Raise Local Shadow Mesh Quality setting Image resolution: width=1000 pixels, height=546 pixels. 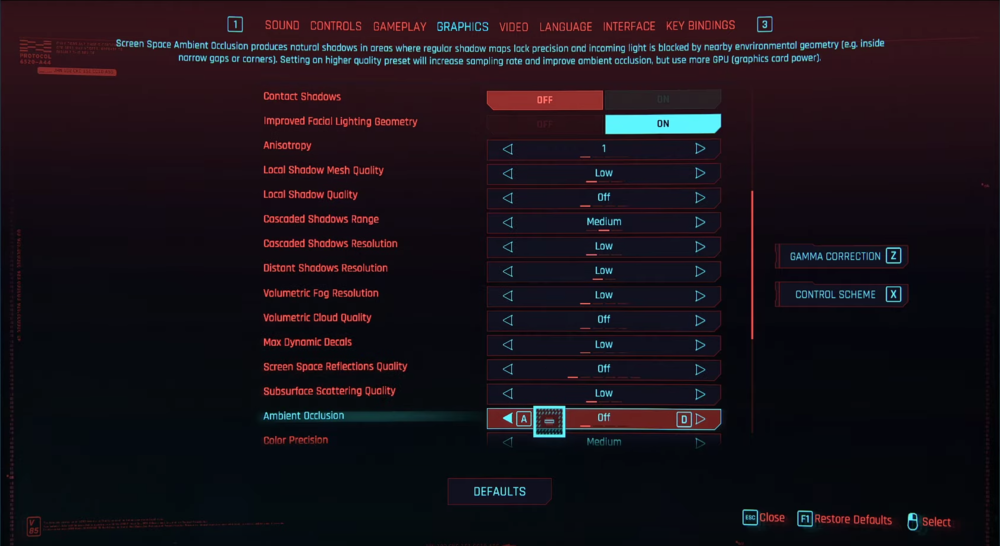coord(700,173)
